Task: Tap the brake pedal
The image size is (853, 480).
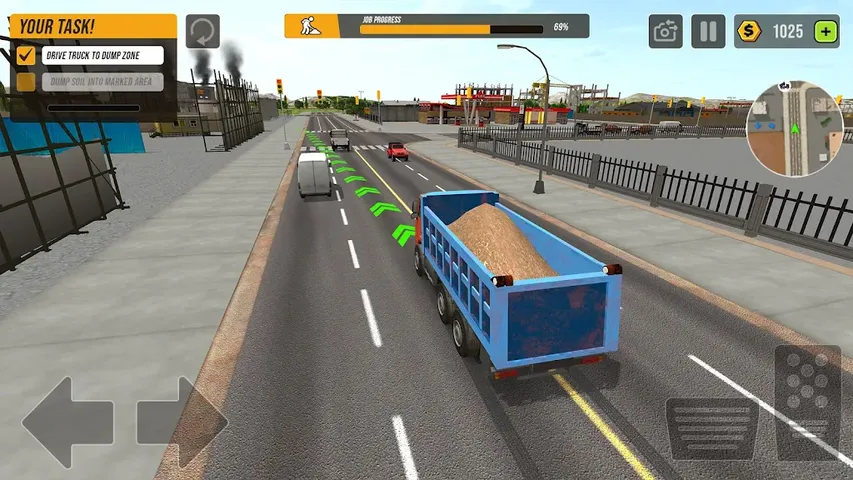Action: (711, 429)
